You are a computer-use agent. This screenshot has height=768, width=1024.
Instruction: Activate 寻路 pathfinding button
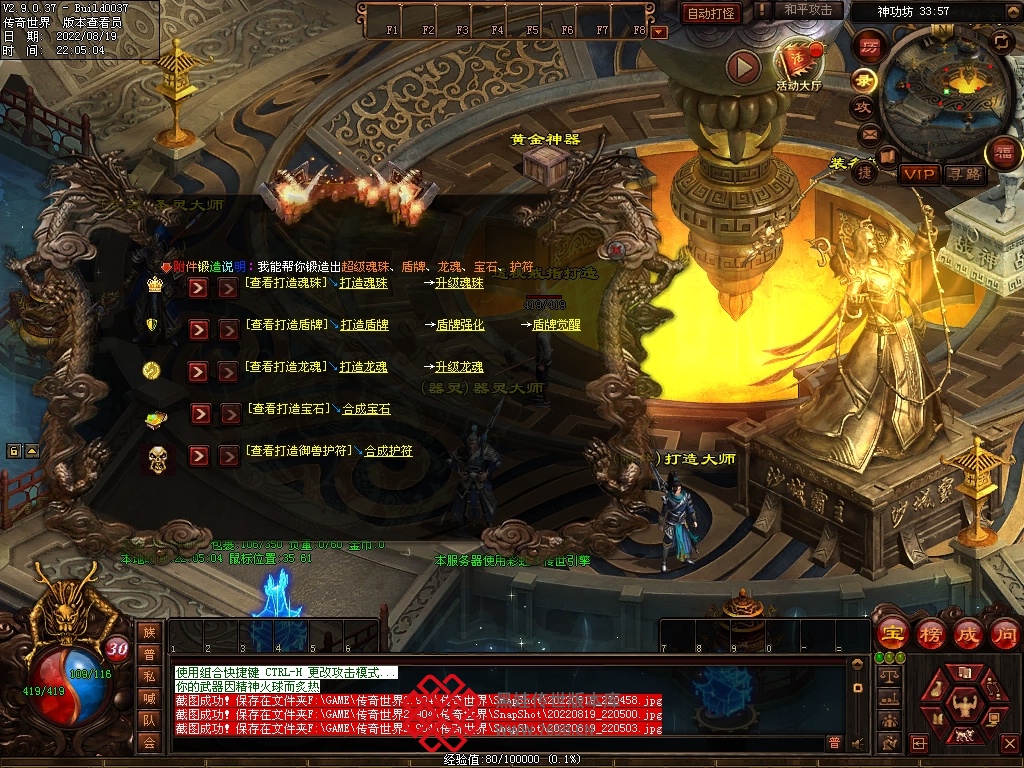965,174
